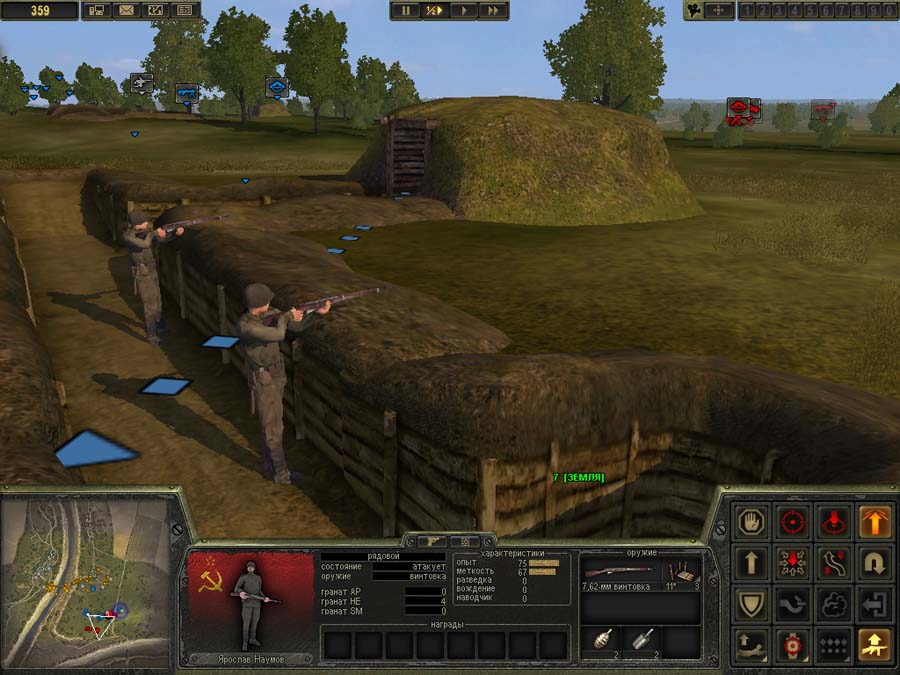Open the menu button beside the counter
Viewport: 900px width, 675px height.
[97, 11]
